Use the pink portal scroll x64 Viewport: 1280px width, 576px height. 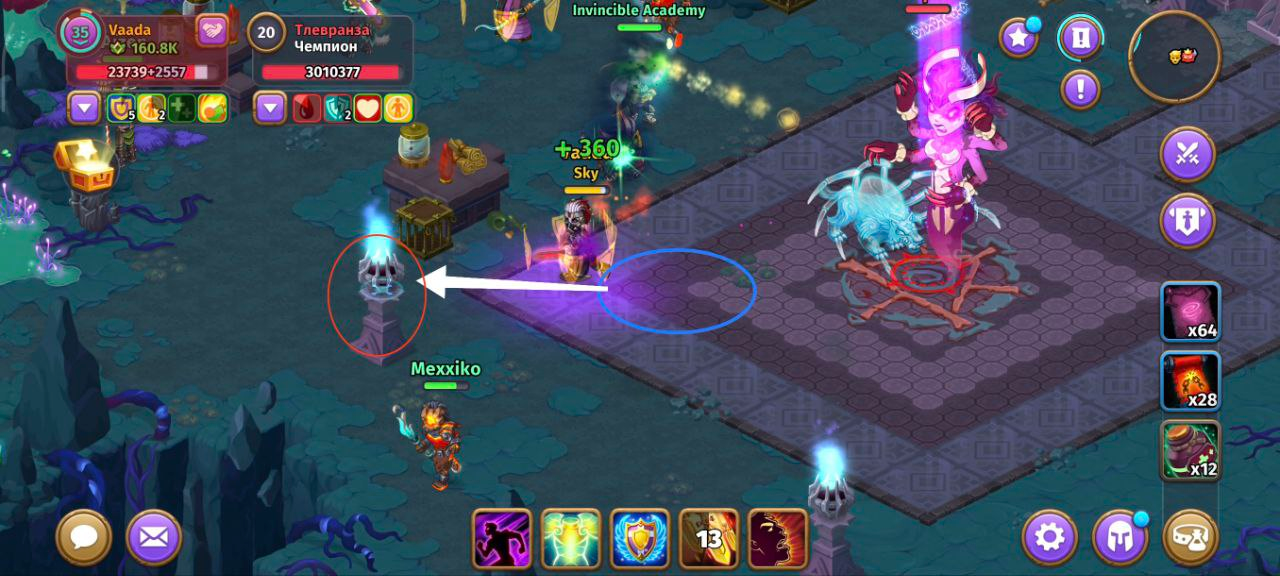click(1190, 312)
